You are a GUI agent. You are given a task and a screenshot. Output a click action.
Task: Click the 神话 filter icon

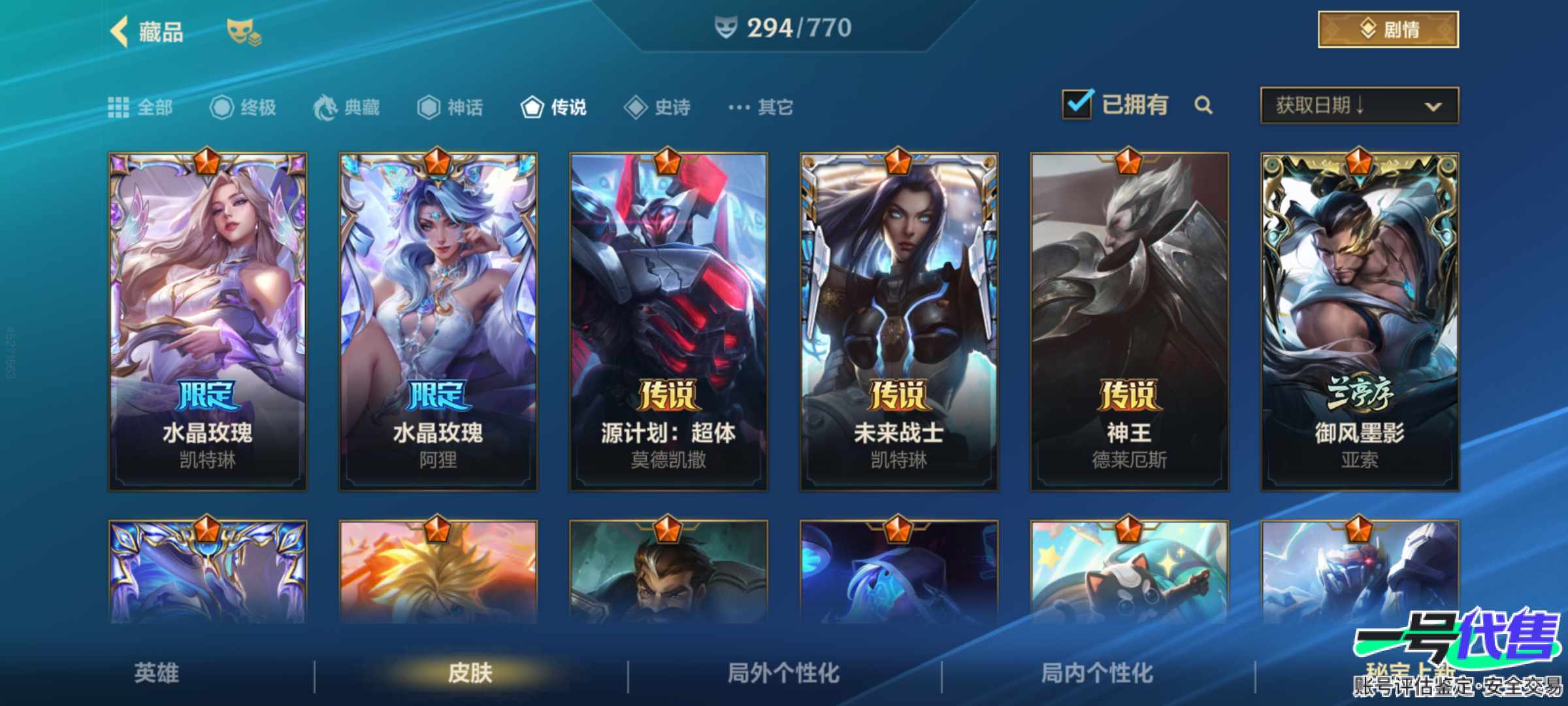[428, 107]
